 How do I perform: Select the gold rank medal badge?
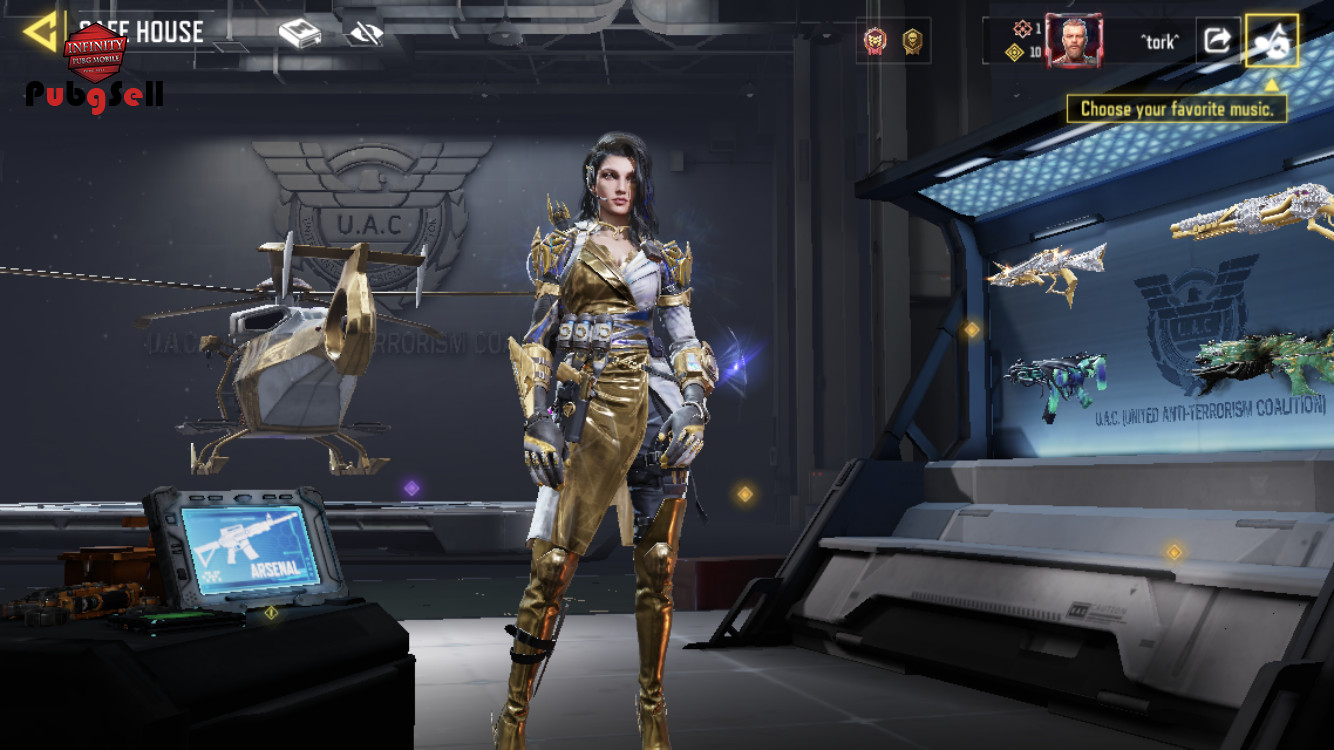click(x=911, y=41)
